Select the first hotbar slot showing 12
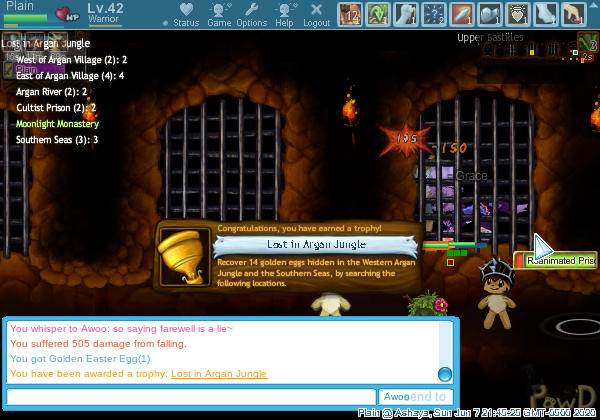 click(x=351, y=14)
